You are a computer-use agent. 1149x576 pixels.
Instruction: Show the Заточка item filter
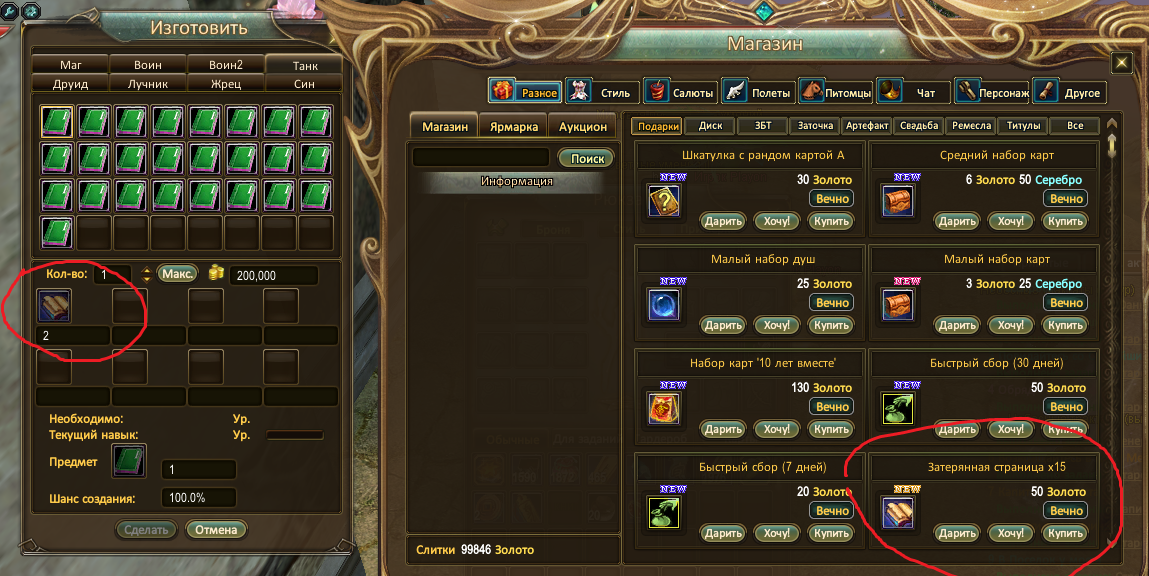[x=813, y=126]
